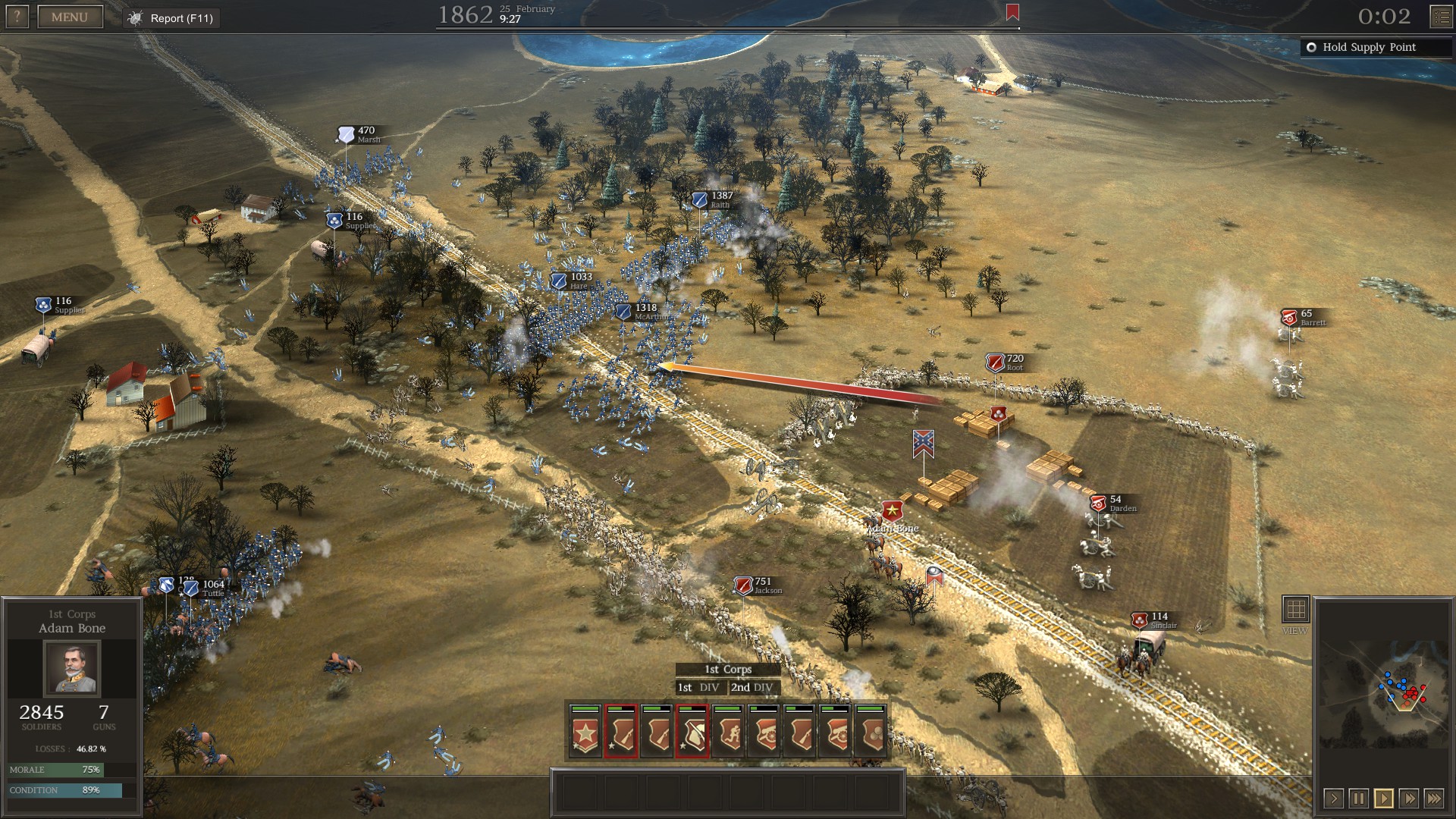
Task: Click Adam Bone's commander portrait
Action: pyautogui.click(x=71, y=667)
